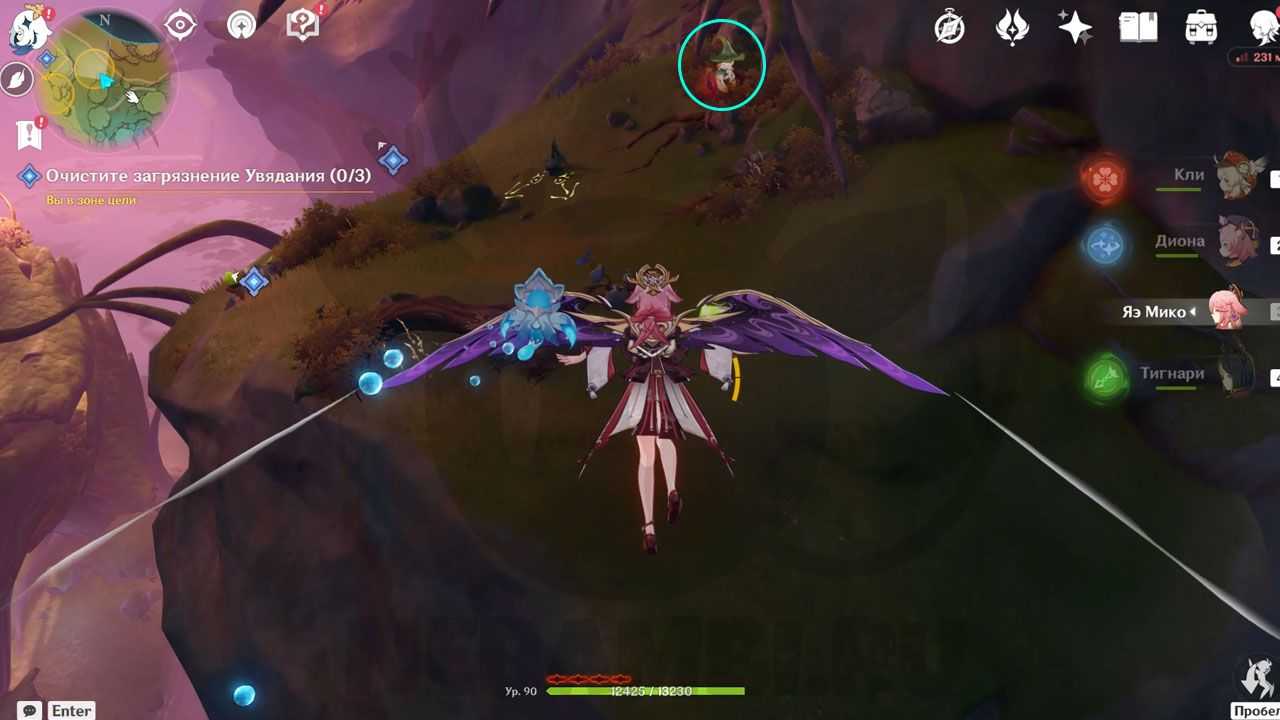Screen dimensions: 1280x720
Task: Open the inventory backpack
Action: click(x=1201, y=28)
